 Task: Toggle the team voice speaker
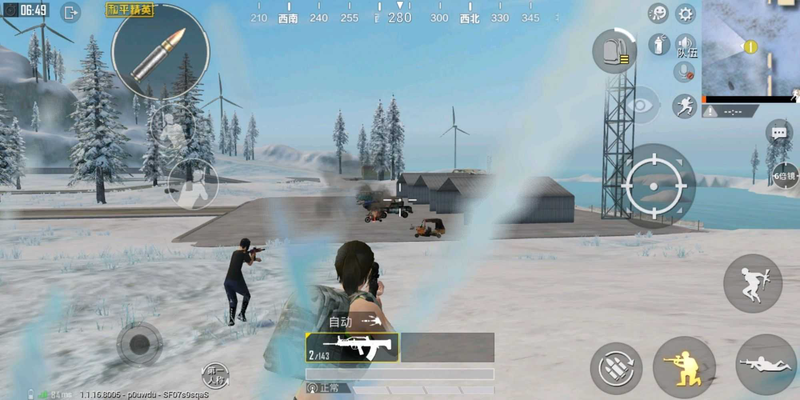coord(686,44)
